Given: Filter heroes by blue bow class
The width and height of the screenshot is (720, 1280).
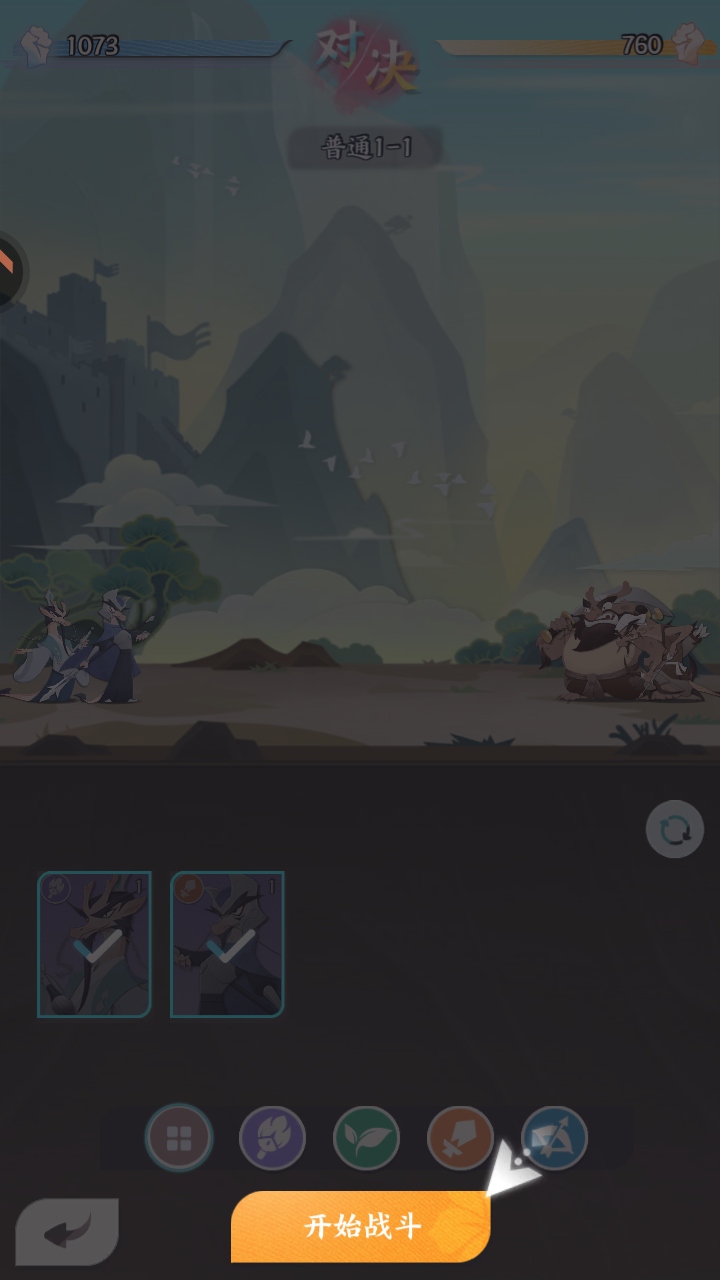Looking at the screenshot, I should [x=555, y=1138].
